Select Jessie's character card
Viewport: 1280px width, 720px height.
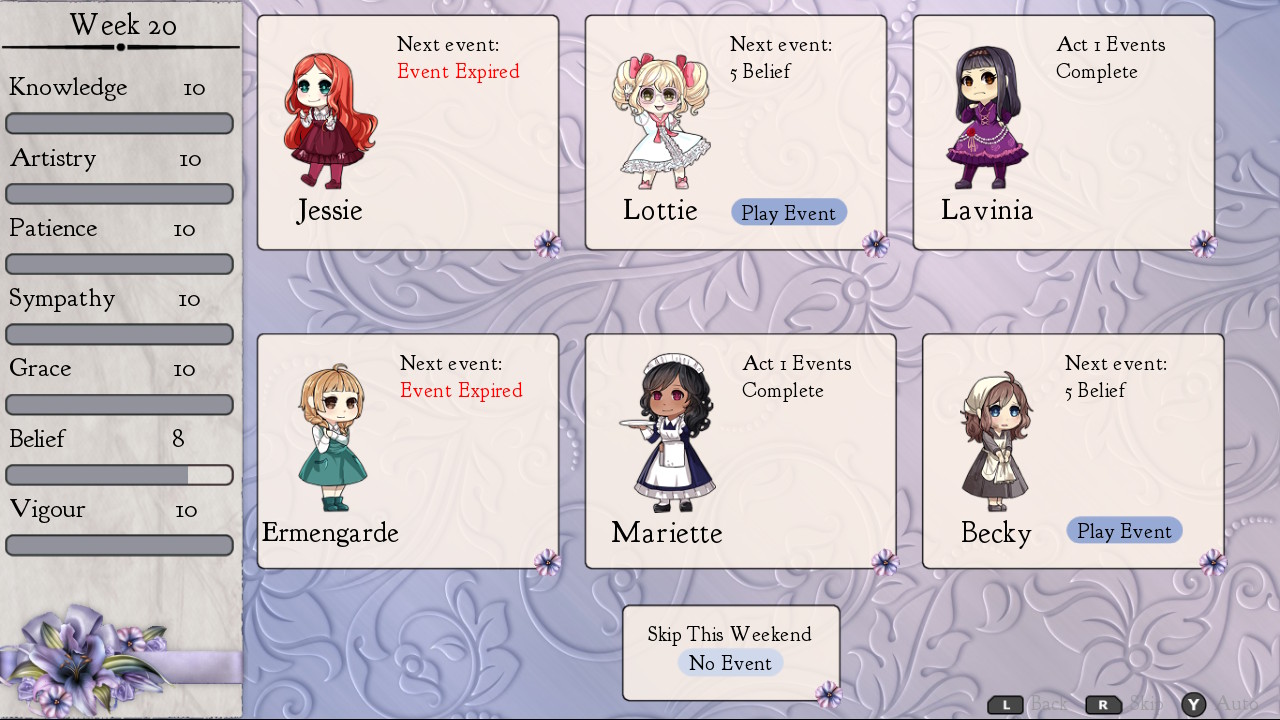407,132
